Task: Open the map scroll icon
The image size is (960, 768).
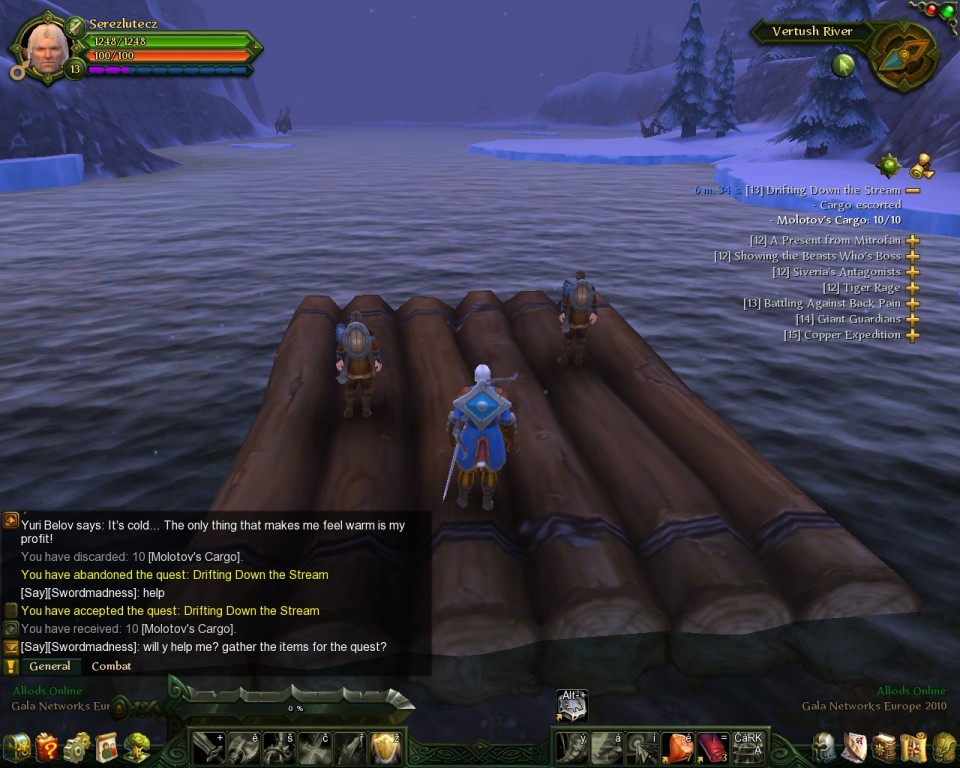Action: point(913,747)
